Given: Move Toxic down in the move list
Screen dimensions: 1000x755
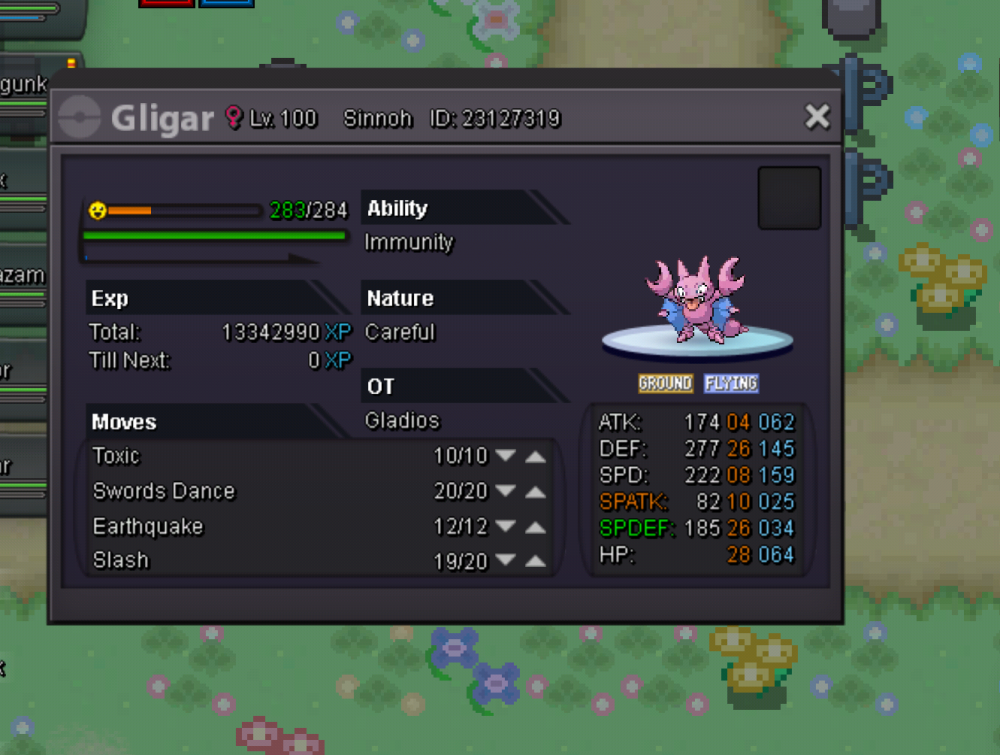Looking at the screenshot, I should [x=506, y=456].
